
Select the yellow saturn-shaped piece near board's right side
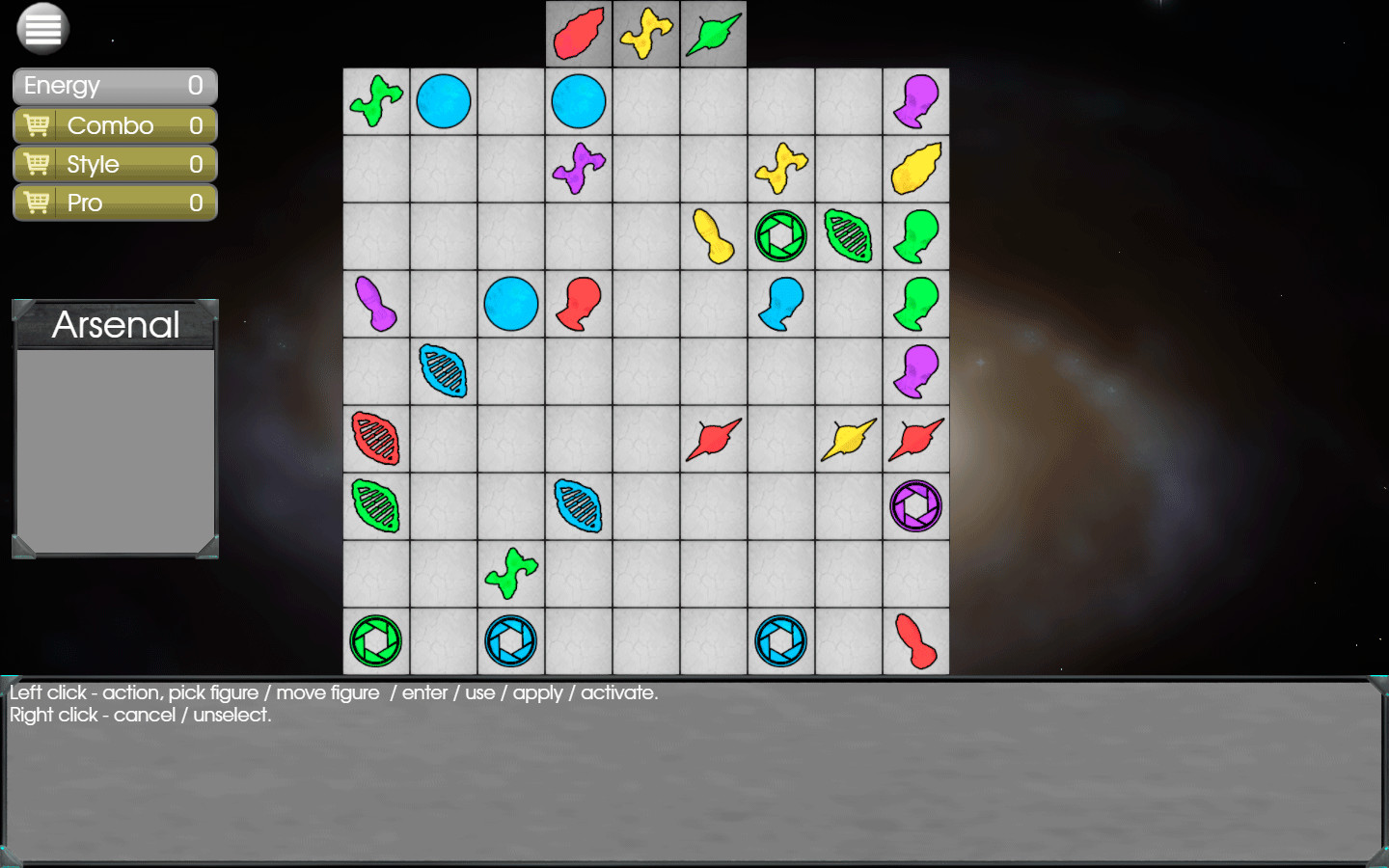(x=848, y=439)
